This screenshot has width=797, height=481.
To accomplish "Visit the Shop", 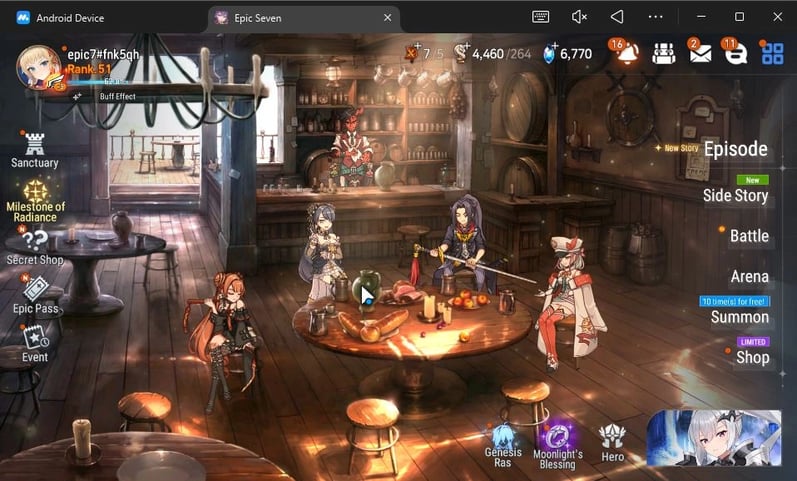I will 752,357.
